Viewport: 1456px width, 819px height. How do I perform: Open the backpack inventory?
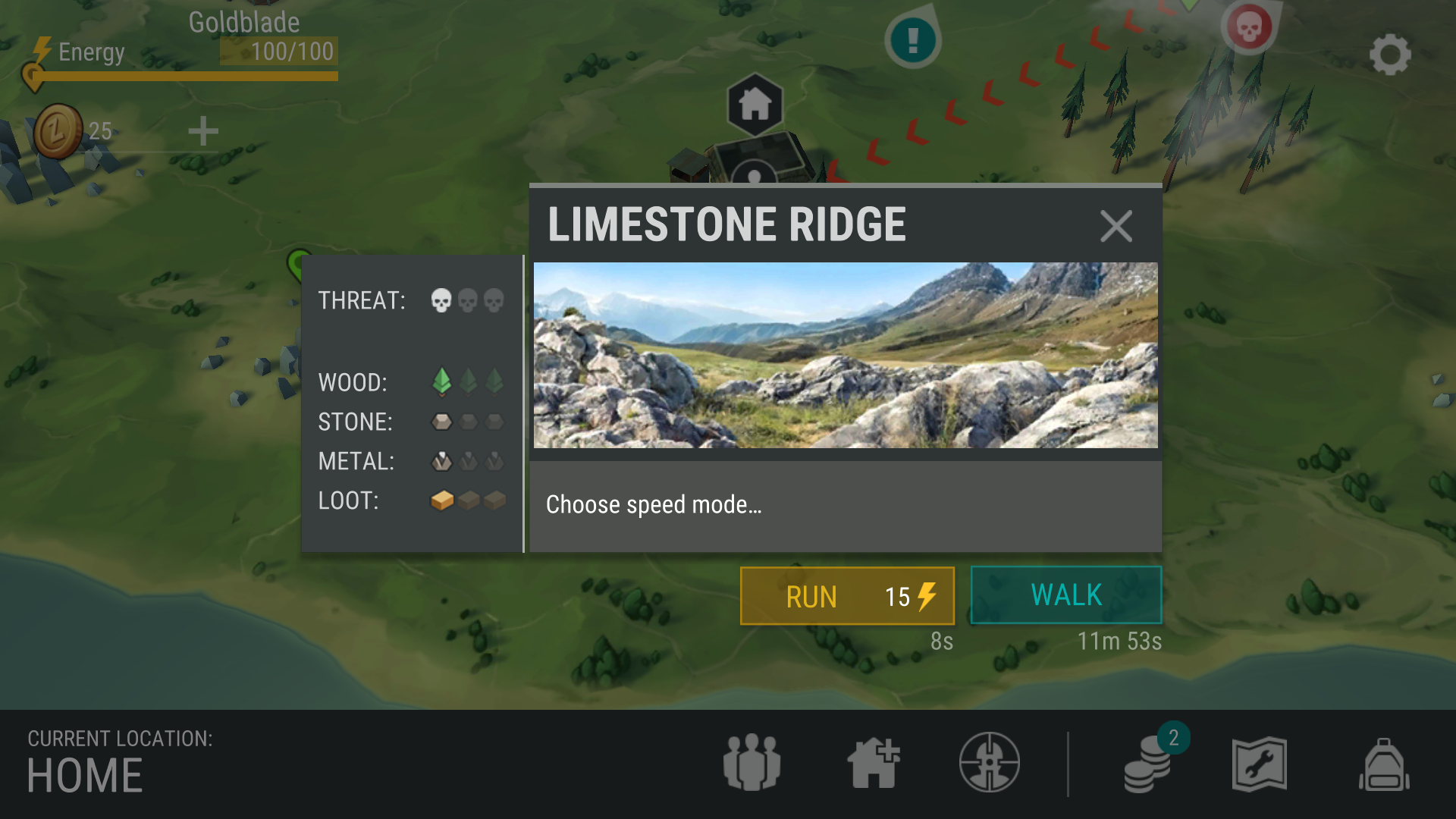click(1384, 764)
